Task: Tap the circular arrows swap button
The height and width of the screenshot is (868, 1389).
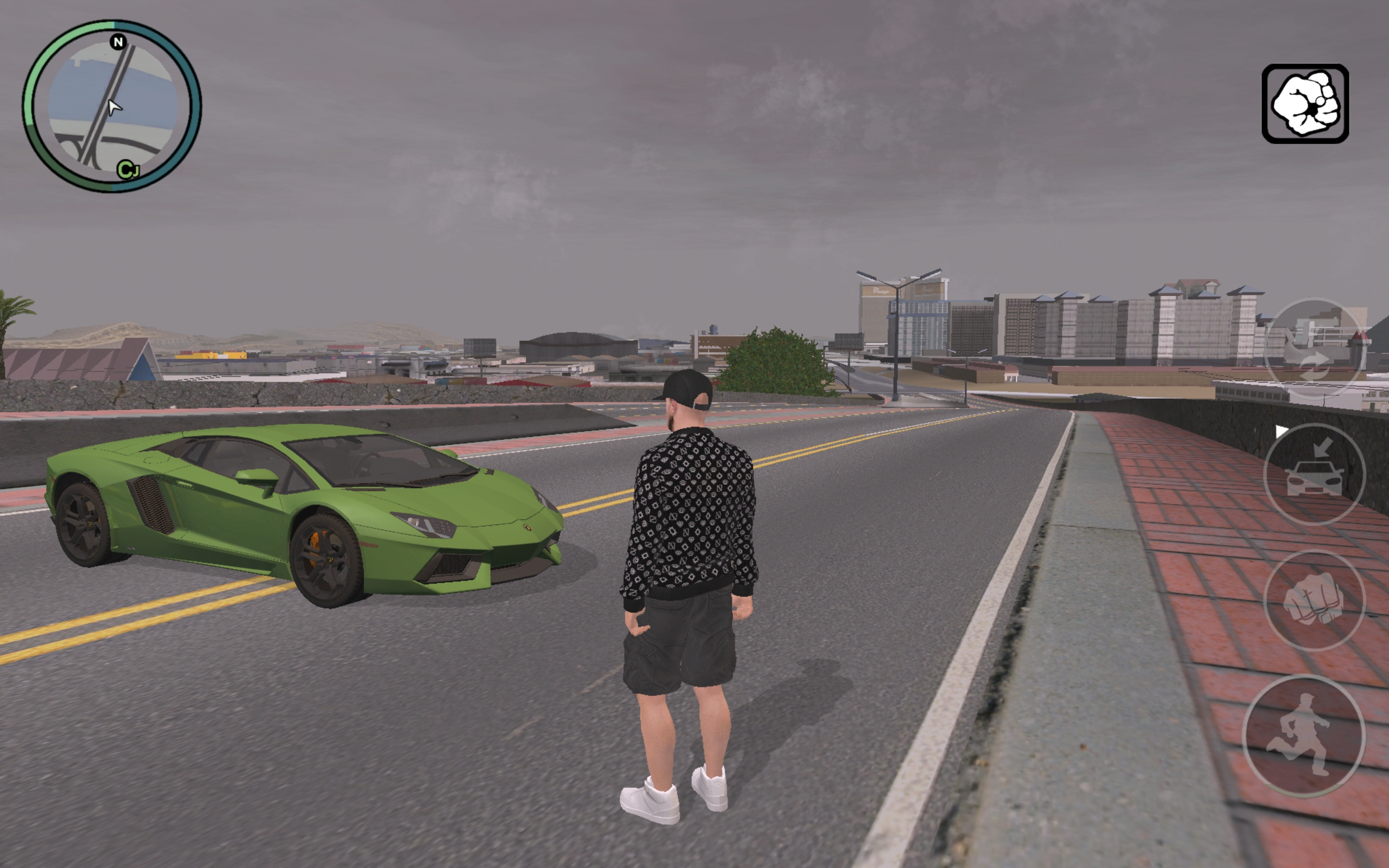Action: click(1313, 349)
